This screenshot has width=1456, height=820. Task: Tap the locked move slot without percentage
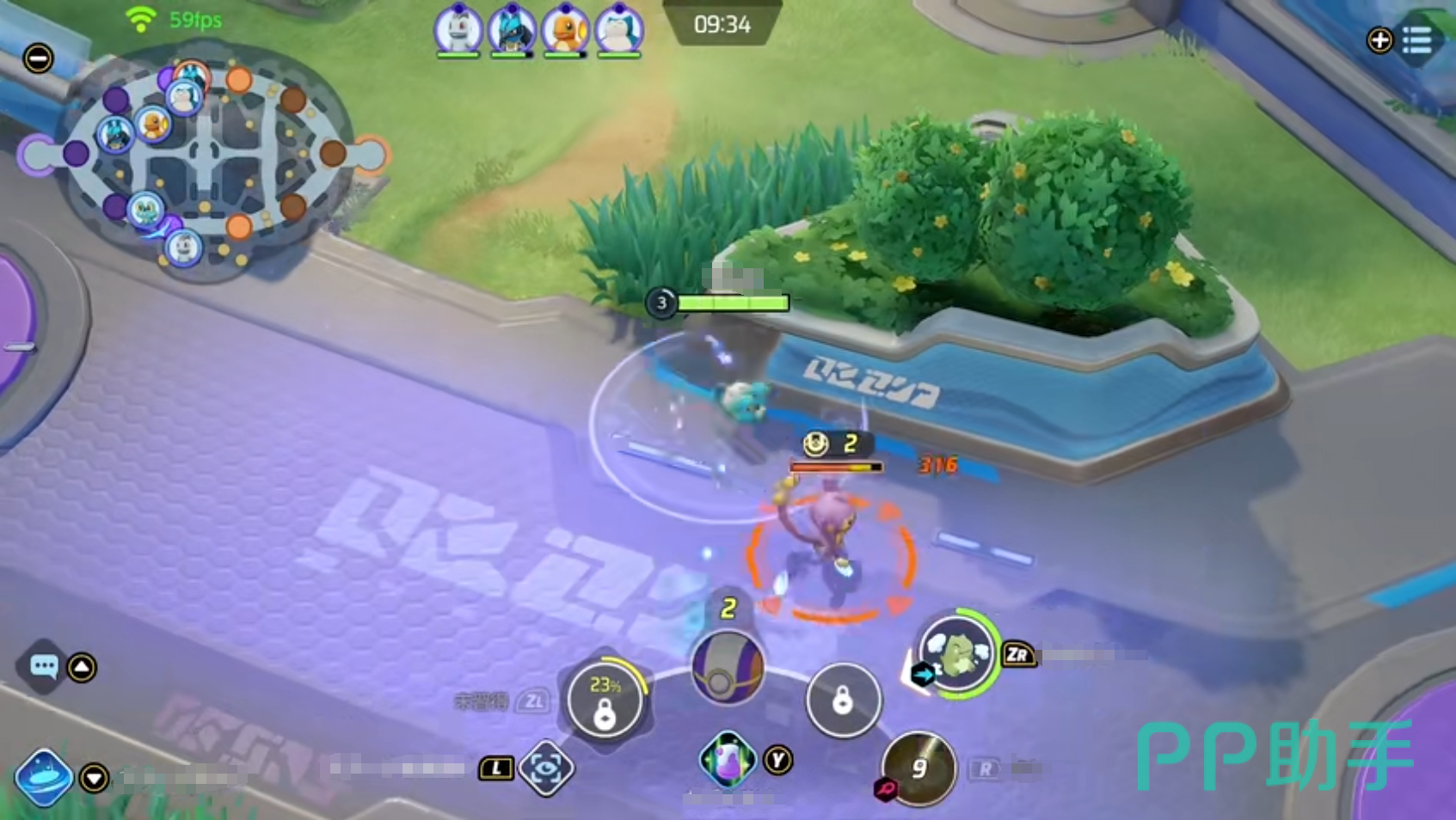click(x=843, y=701)
